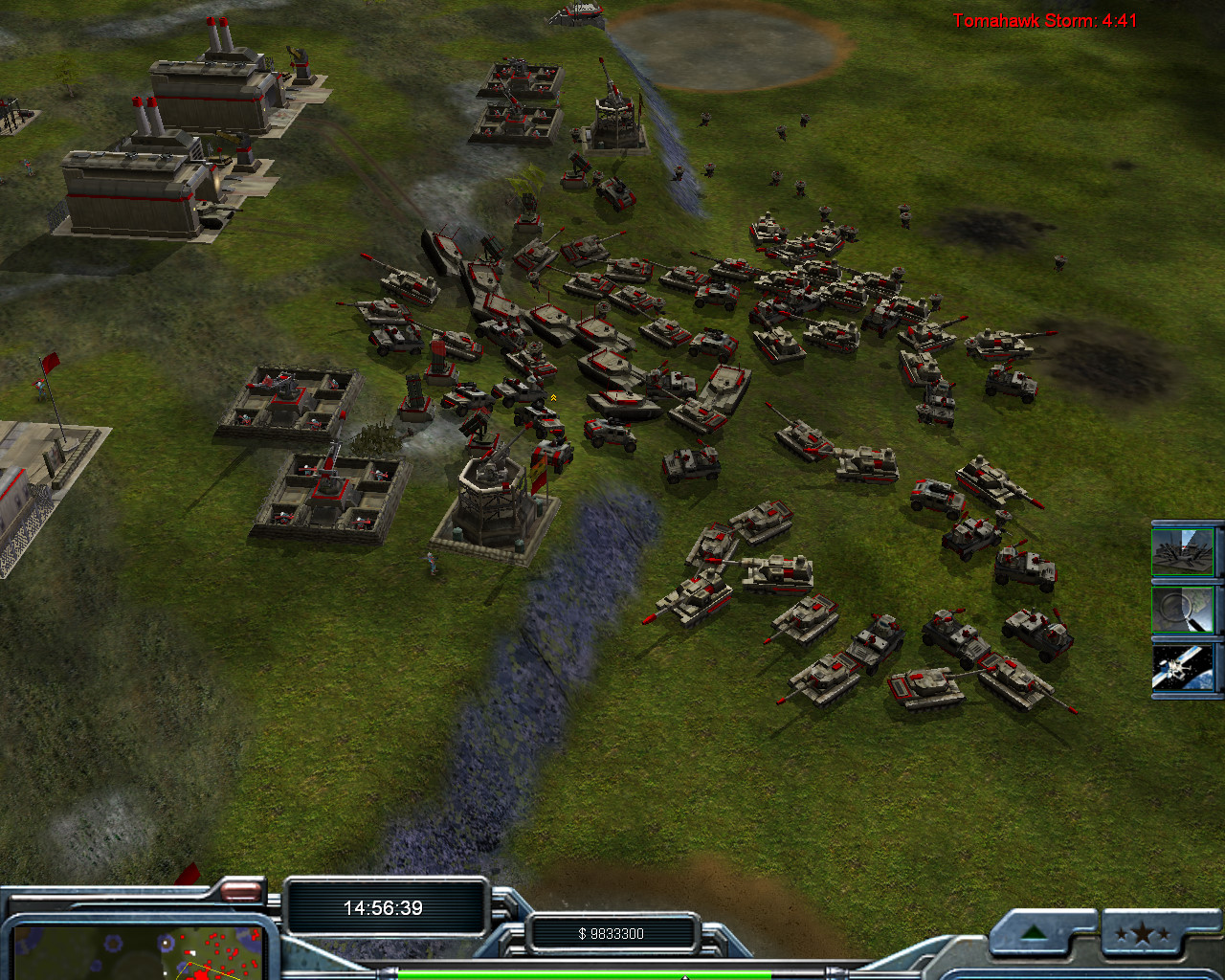Image resolution: width=1225 pixels, height=980 pixels.
Task: Click the red button above the minimap
Action: [241, 892]
